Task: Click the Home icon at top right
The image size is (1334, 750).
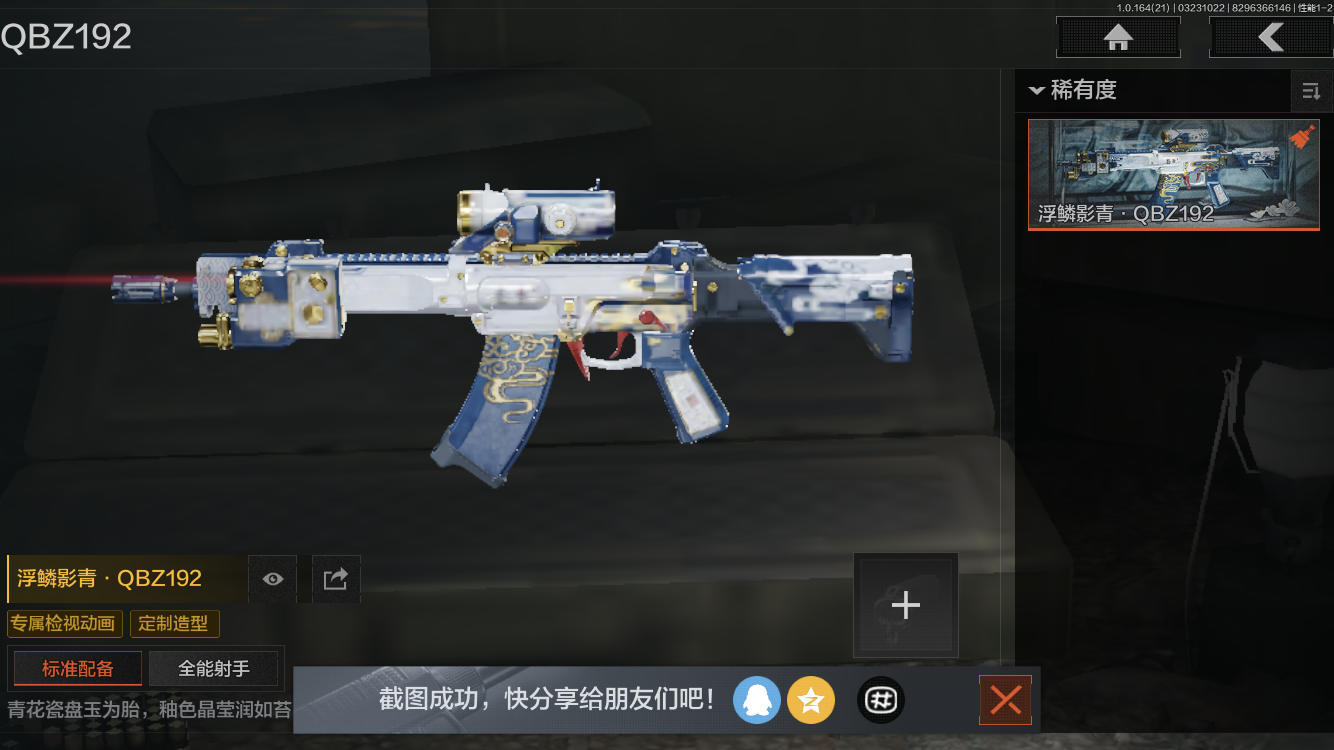Action: (1117, 37)
